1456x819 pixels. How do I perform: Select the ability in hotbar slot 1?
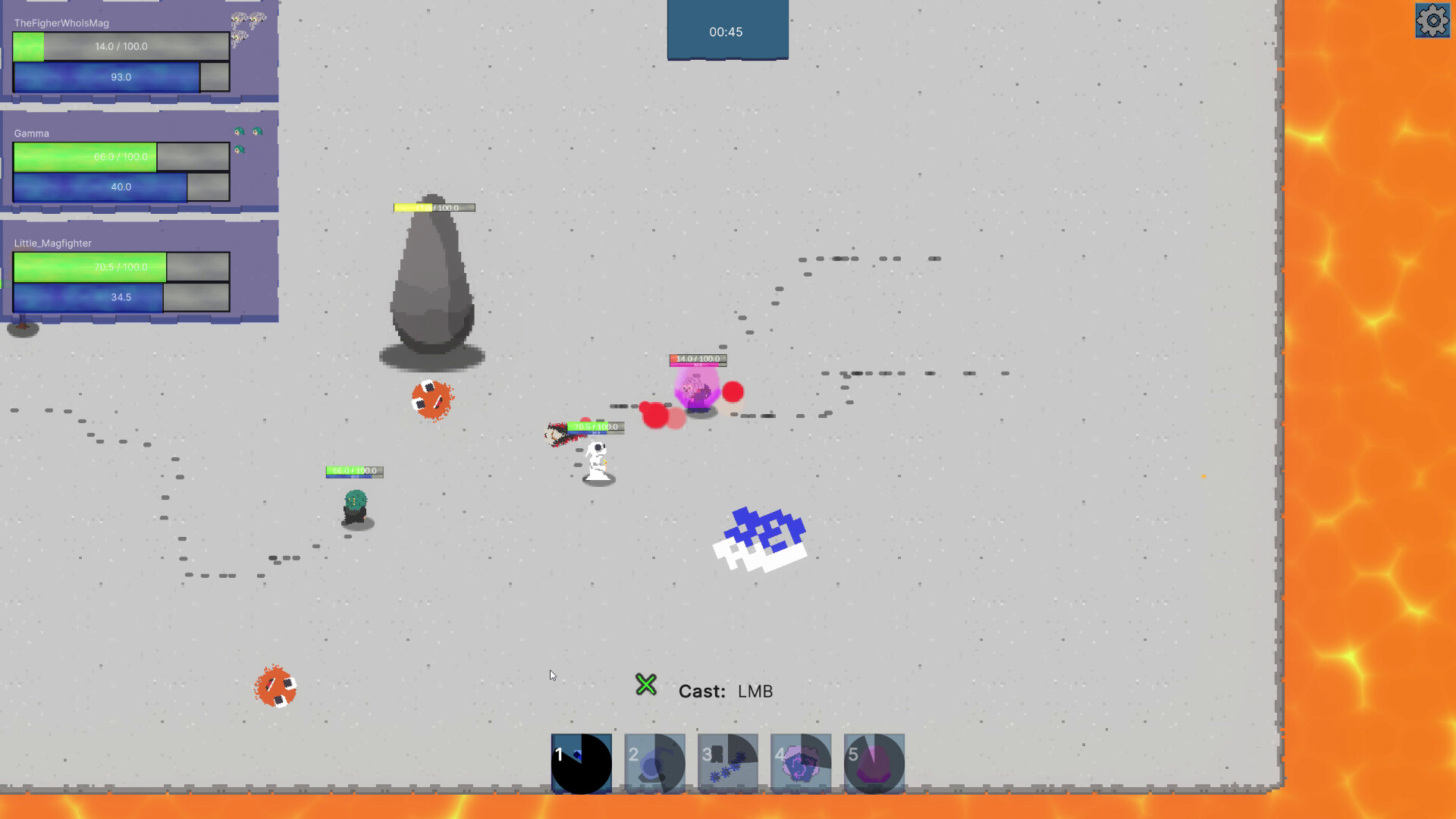pos(581,763)
